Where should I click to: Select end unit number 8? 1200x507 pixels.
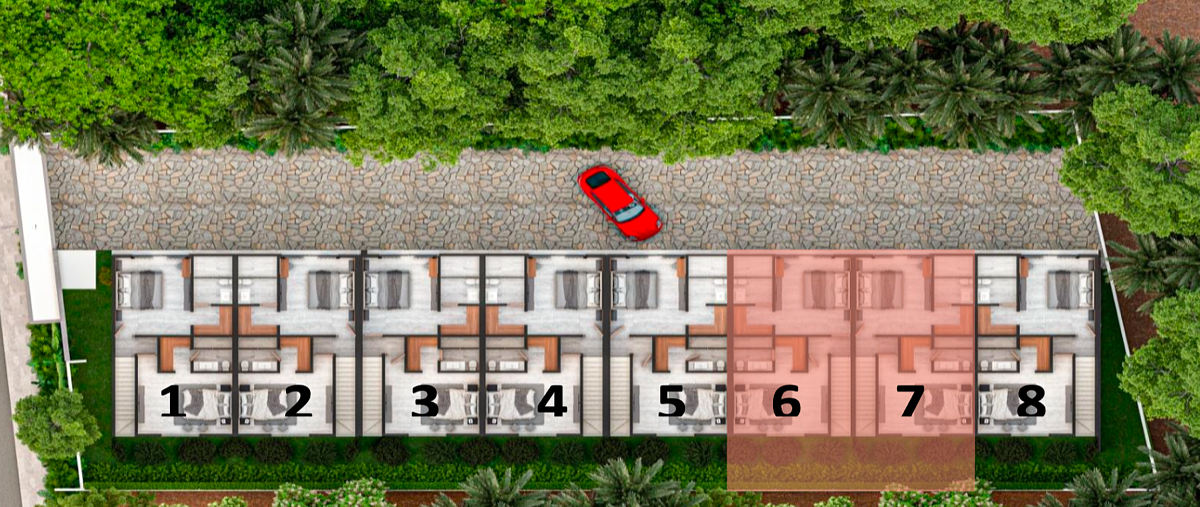point(1030,402)
